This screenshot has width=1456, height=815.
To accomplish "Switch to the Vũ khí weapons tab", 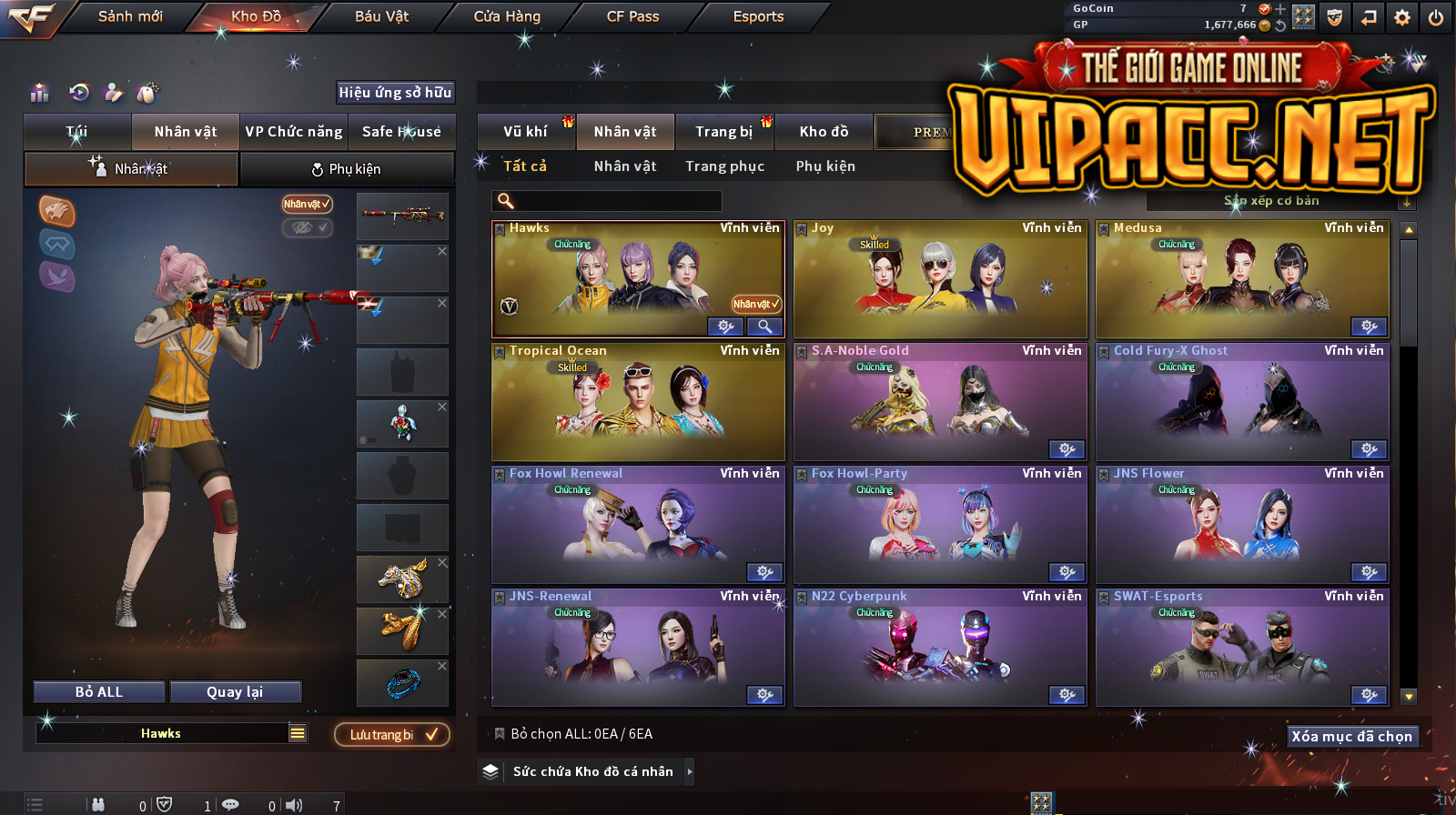I will tap(525, 132).
